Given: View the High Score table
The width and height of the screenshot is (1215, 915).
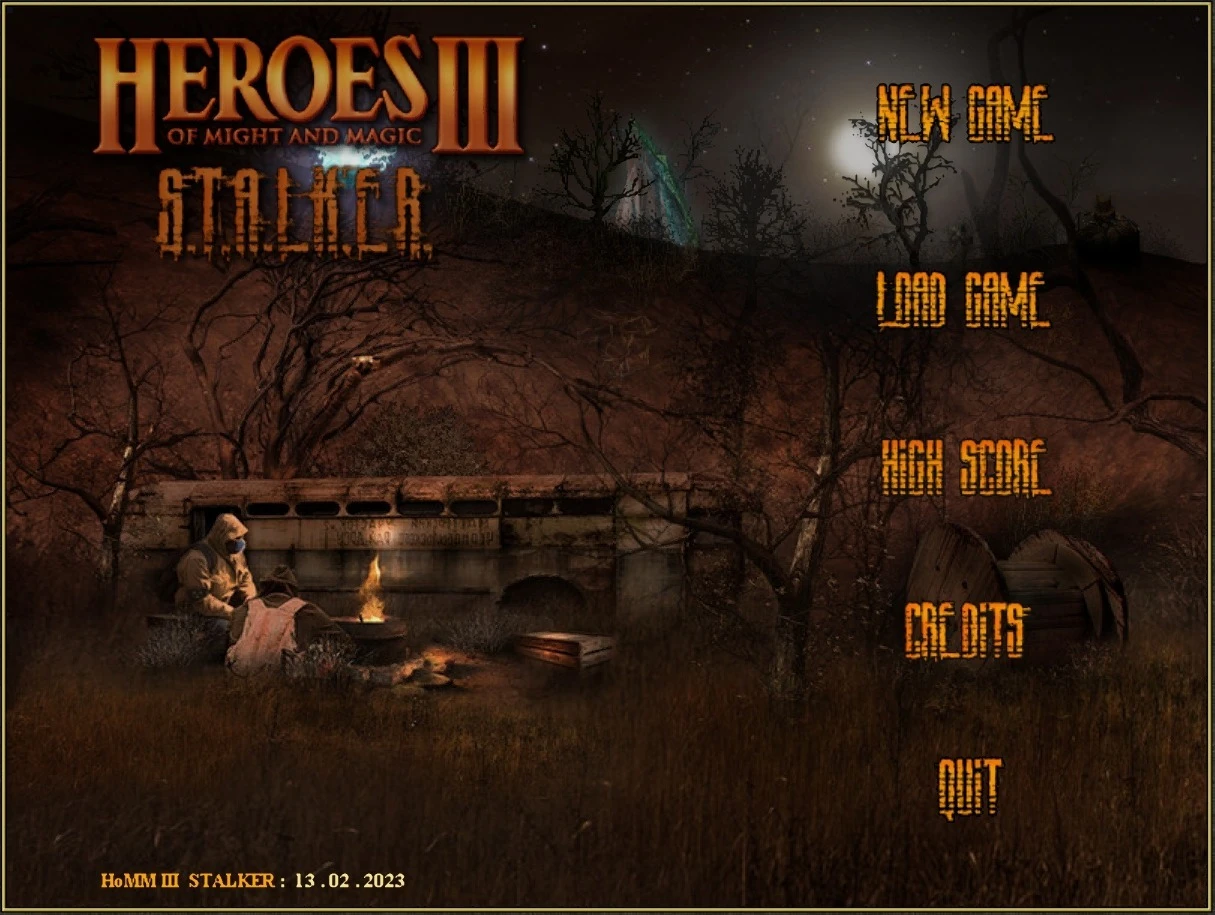Looking at the screenshot, I should [965, 468].
